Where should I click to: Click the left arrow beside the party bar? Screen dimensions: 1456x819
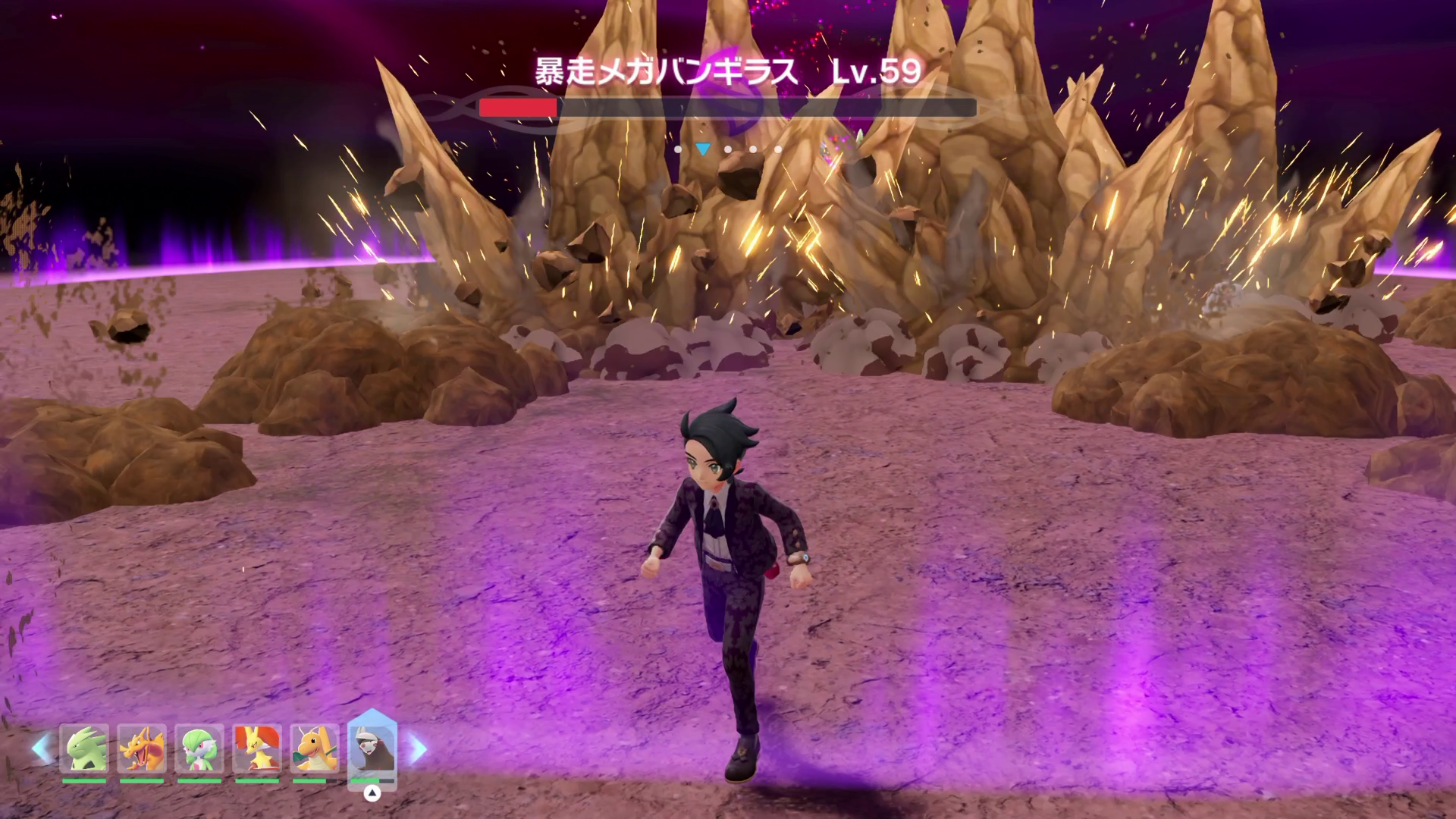click(41, 749)
